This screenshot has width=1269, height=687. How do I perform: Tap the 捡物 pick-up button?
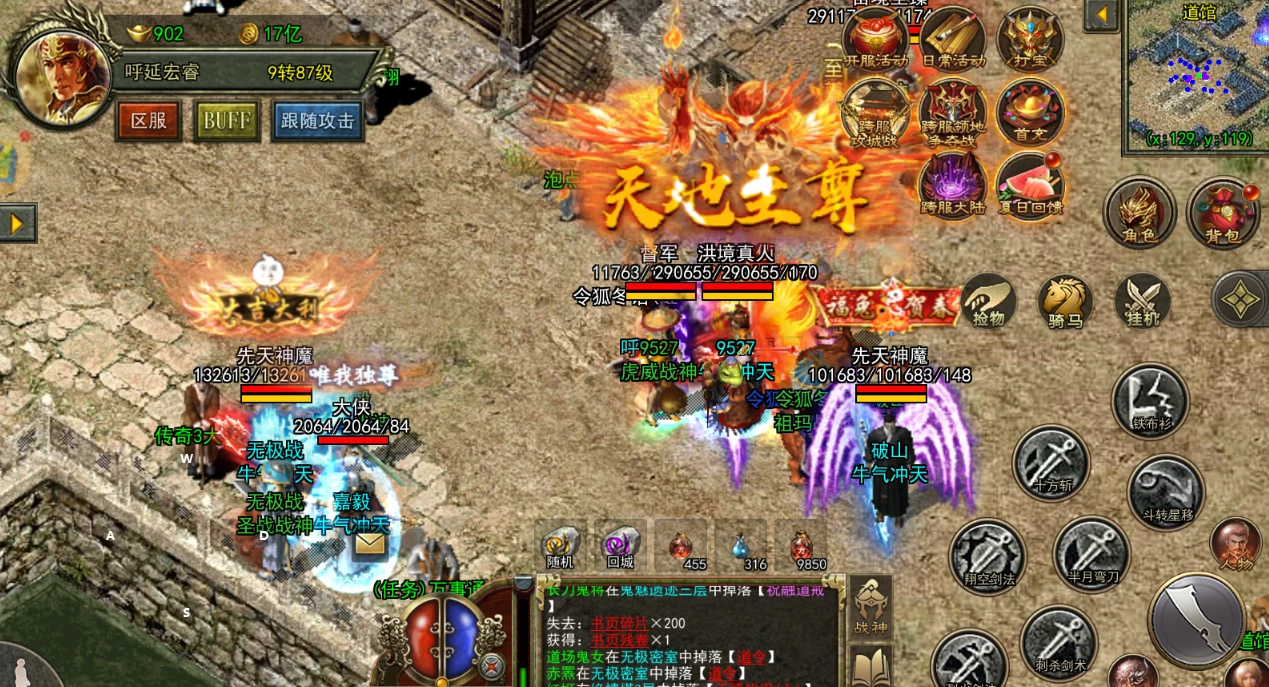point(989,301)
